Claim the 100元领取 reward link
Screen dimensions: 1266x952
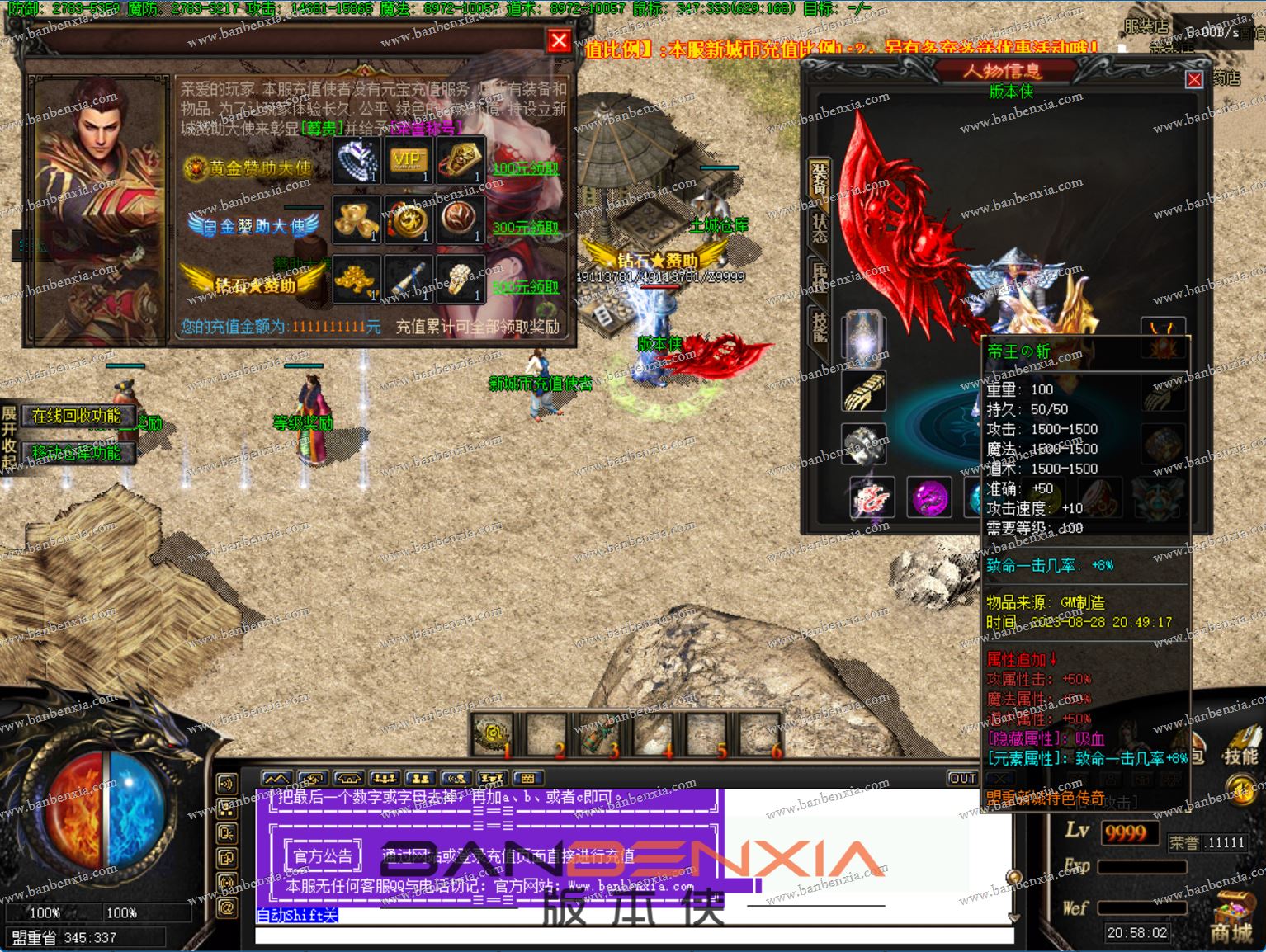(526, 168)
